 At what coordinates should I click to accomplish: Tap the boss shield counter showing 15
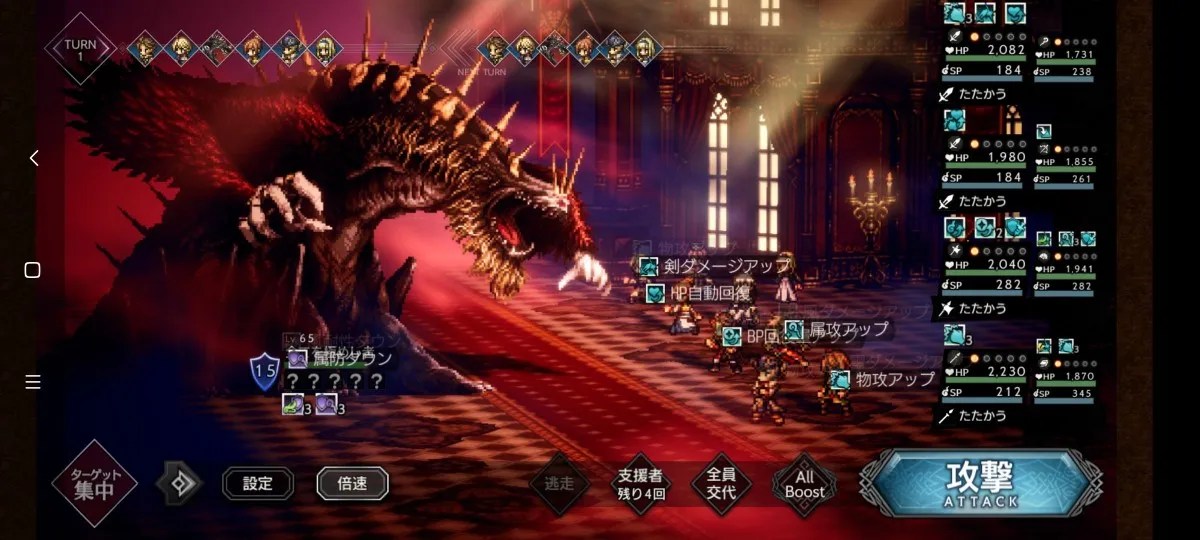(x=264, y=373)
